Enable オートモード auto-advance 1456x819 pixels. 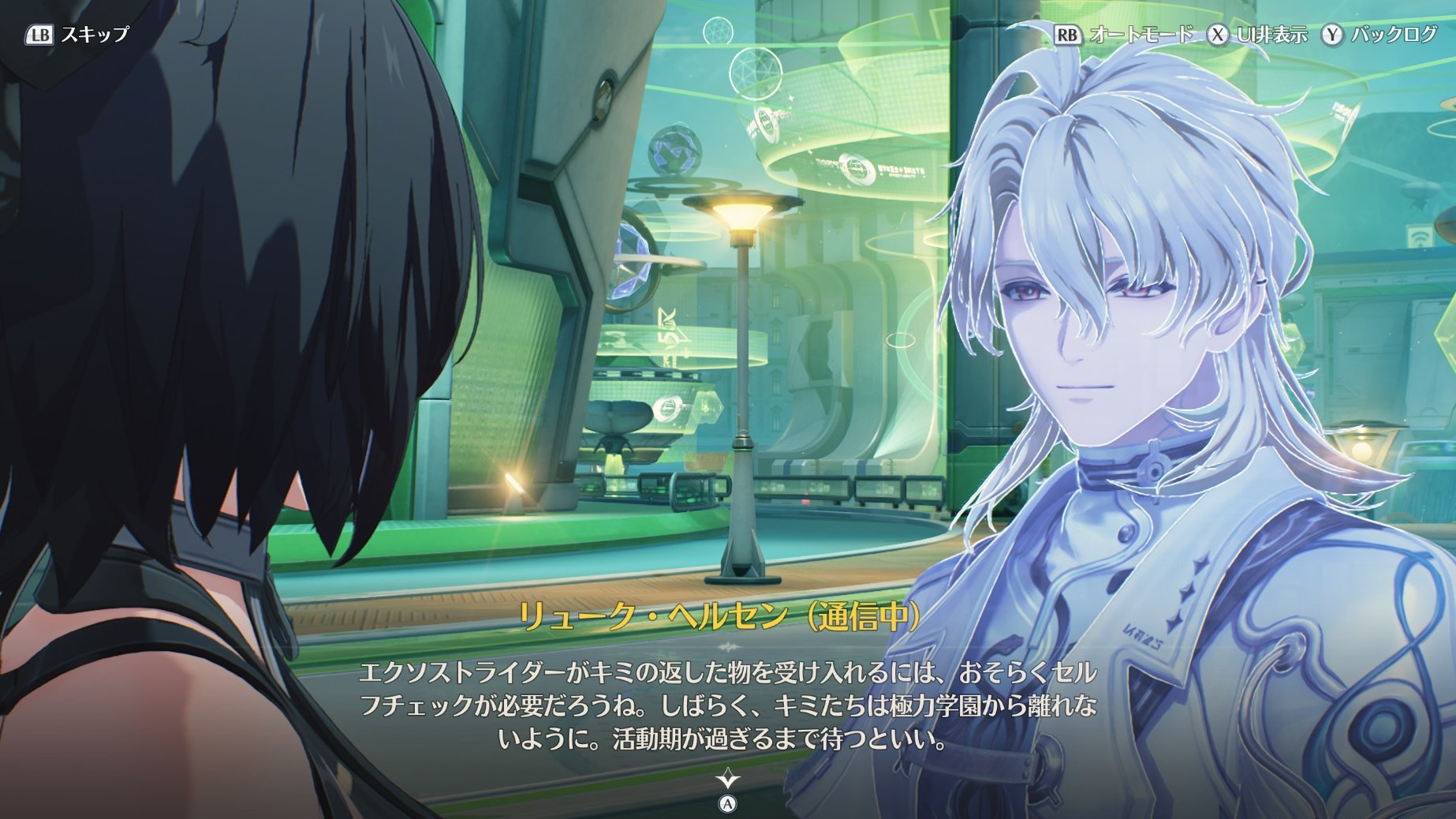pyautogui.click(x=1124, y=35)
